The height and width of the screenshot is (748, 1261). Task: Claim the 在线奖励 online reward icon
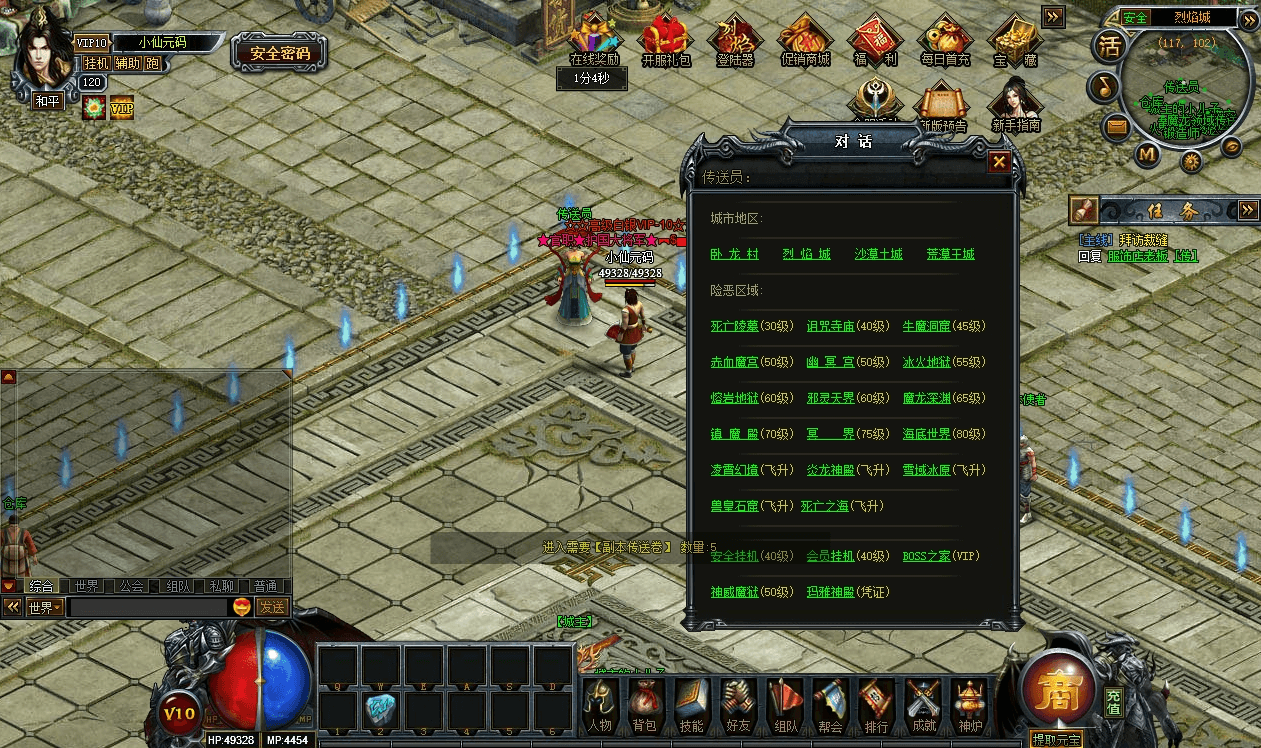click(594, 41)
